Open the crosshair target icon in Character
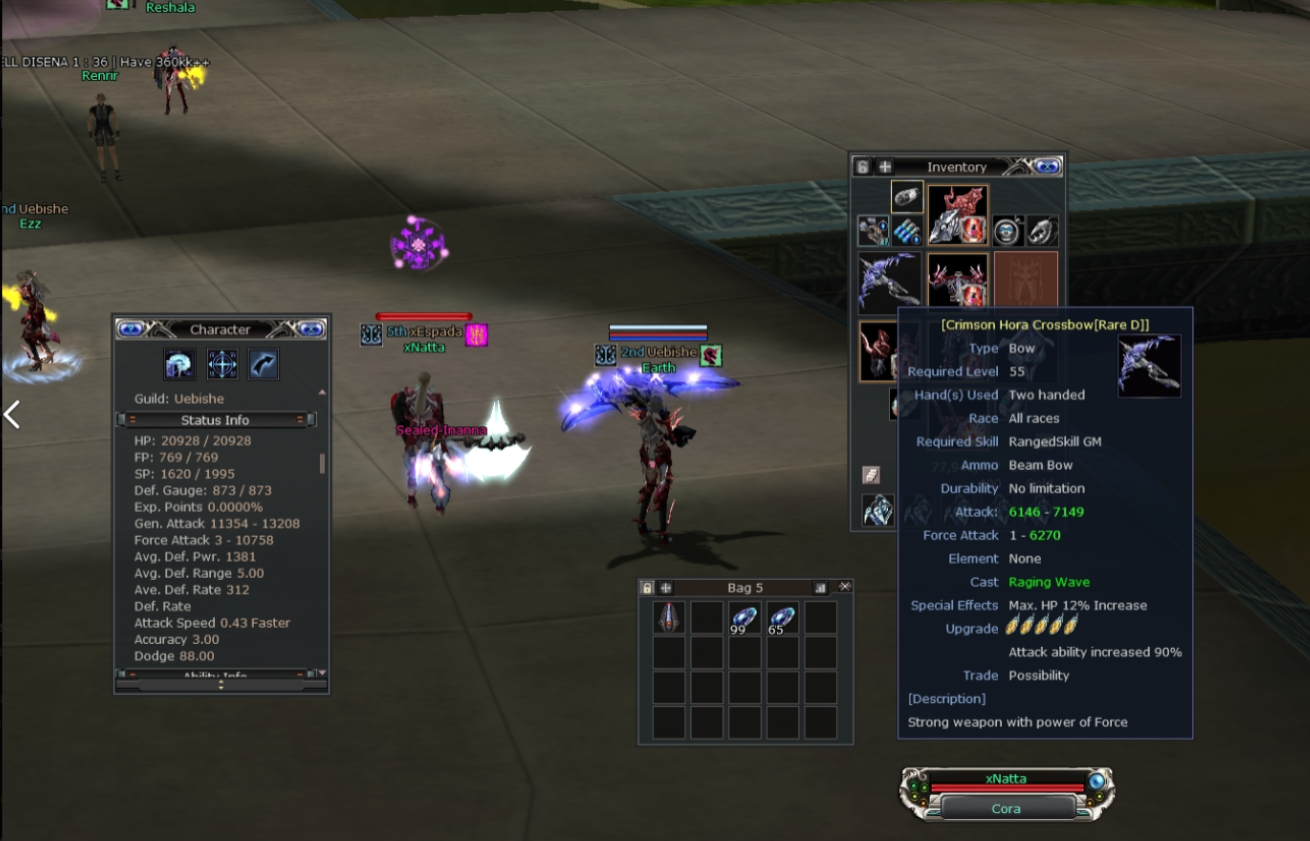Screen dimensions: 1310x841 222,364
